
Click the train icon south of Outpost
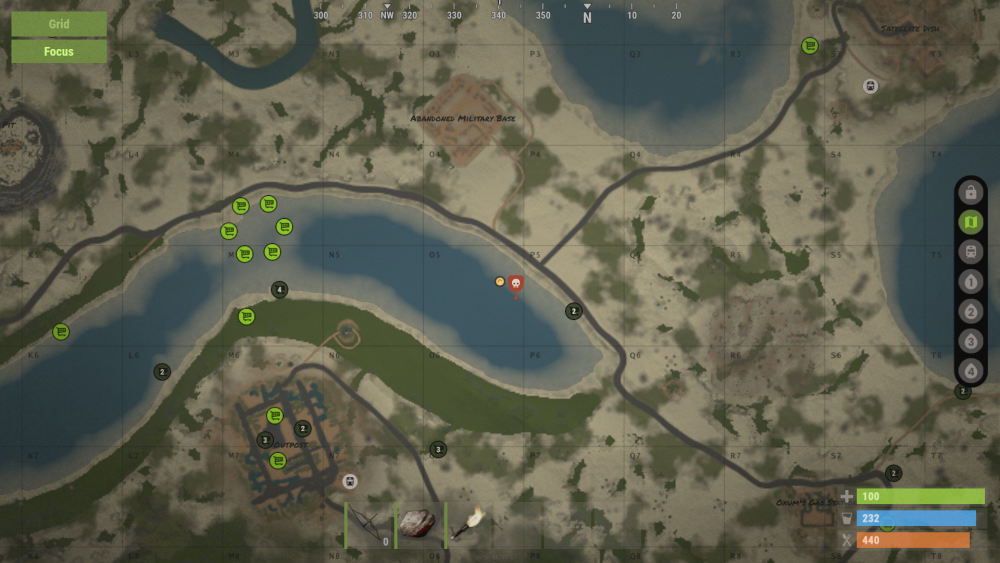pos(349,482)
